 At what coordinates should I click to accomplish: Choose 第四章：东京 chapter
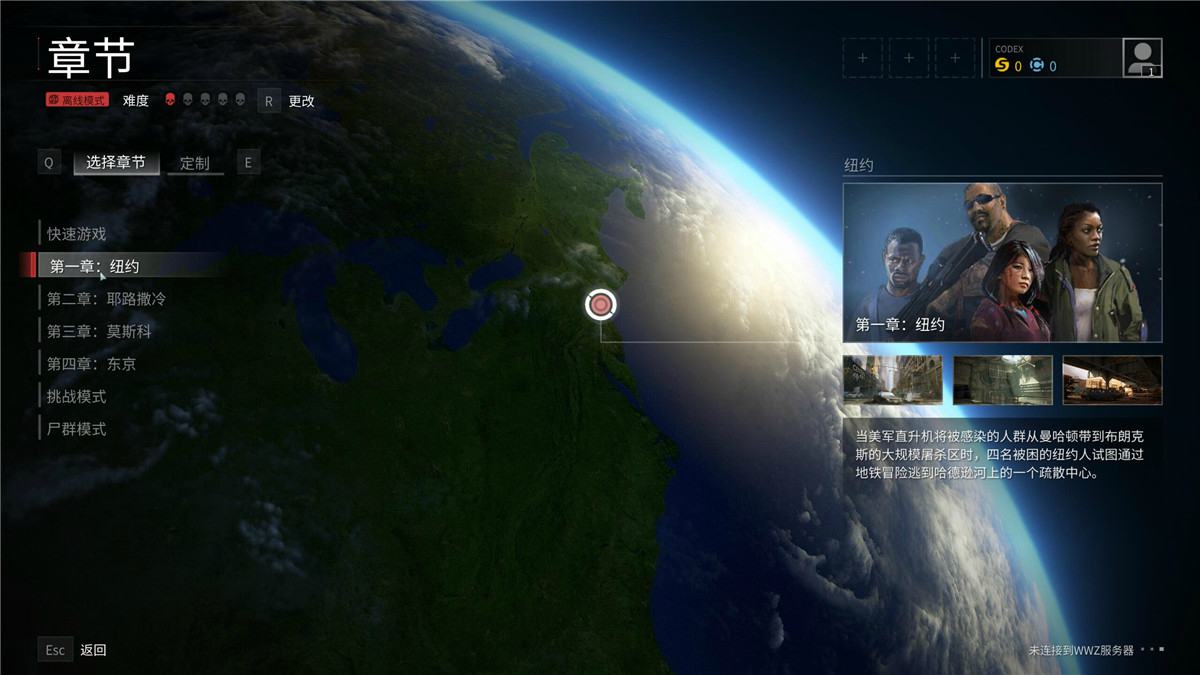(x=91, y=364)
